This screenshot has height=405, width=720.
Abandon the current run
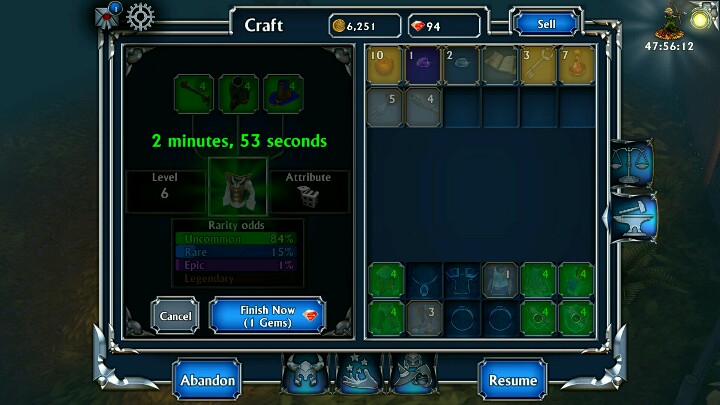tap(207, 380)
